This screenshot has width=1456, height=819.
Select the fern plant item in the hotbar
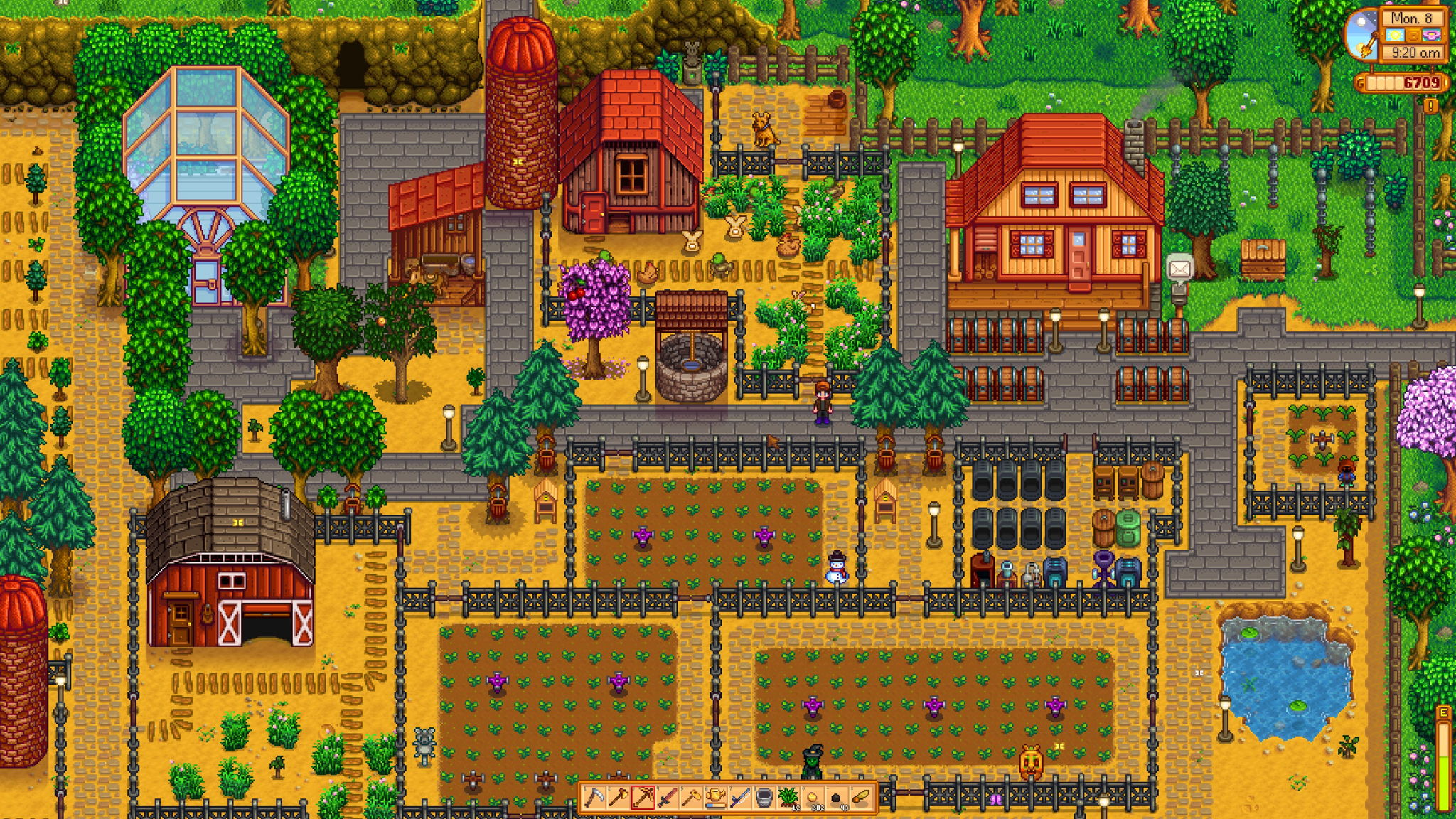pyautogui.click(x=790, y=797)
